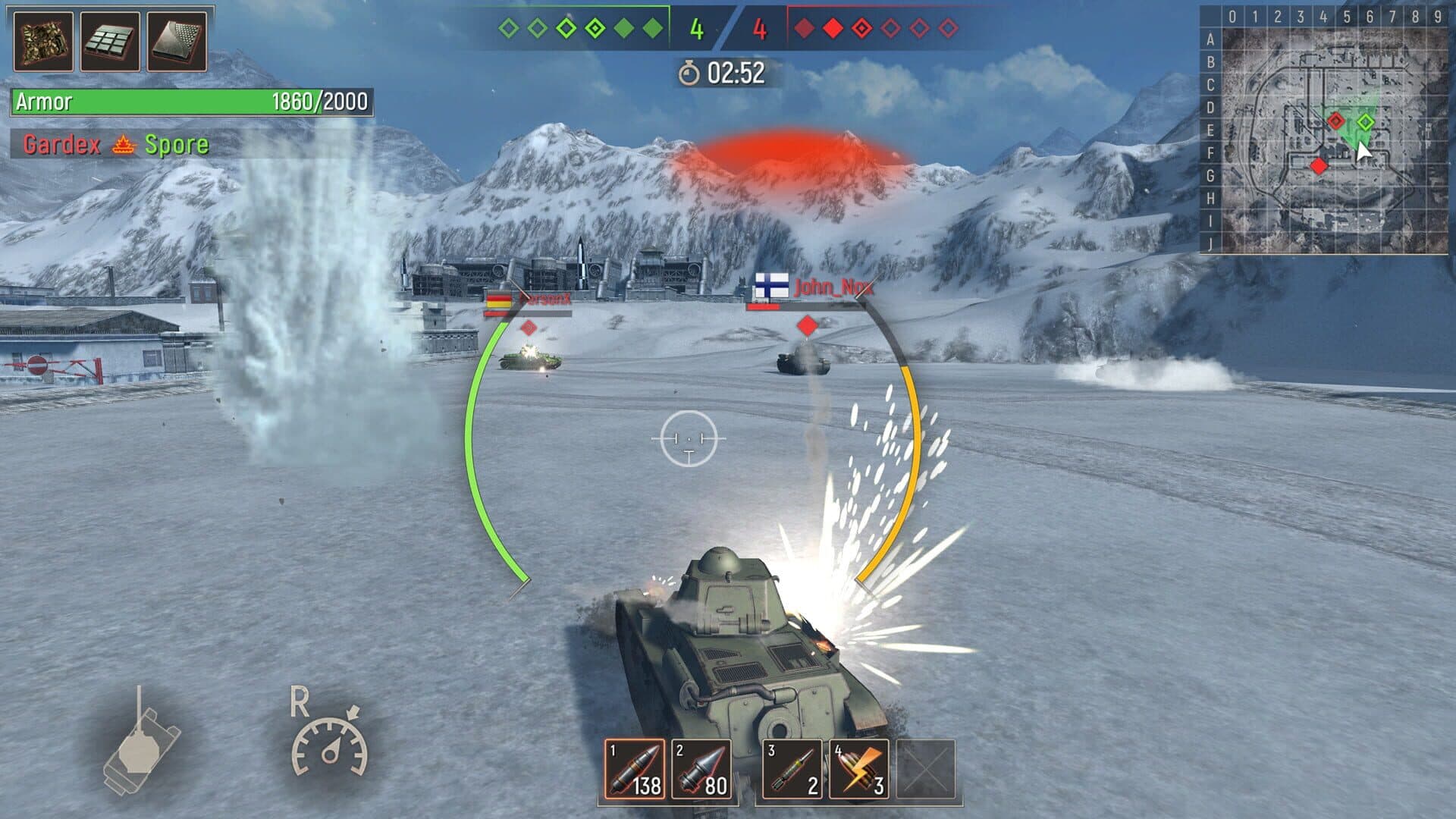The image size is (1456, 819).
Task: Activate the lightning bolt booster in slot 4
Action: coord(858,769)
